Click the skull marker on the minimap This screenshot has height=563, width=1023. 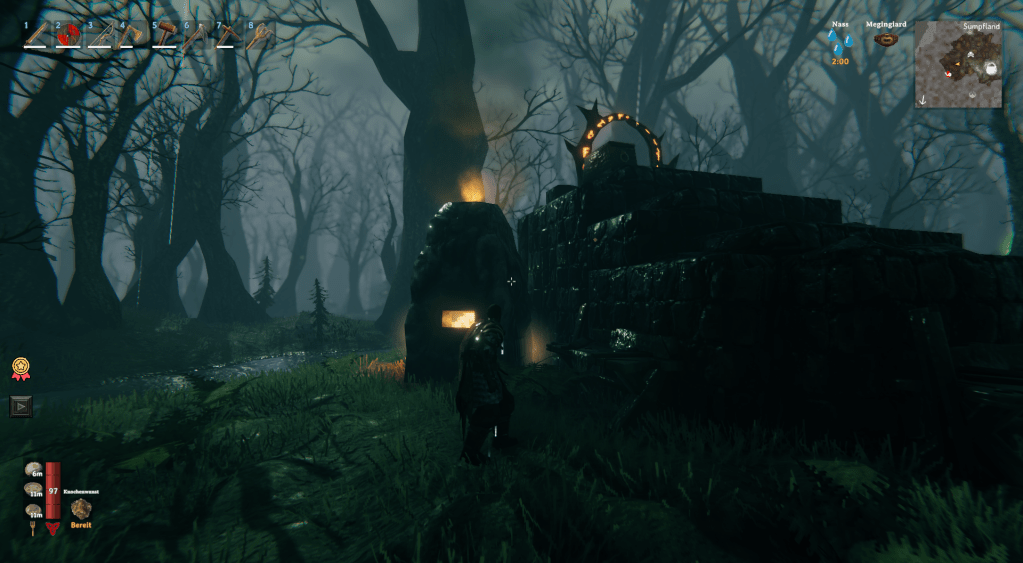969,53
